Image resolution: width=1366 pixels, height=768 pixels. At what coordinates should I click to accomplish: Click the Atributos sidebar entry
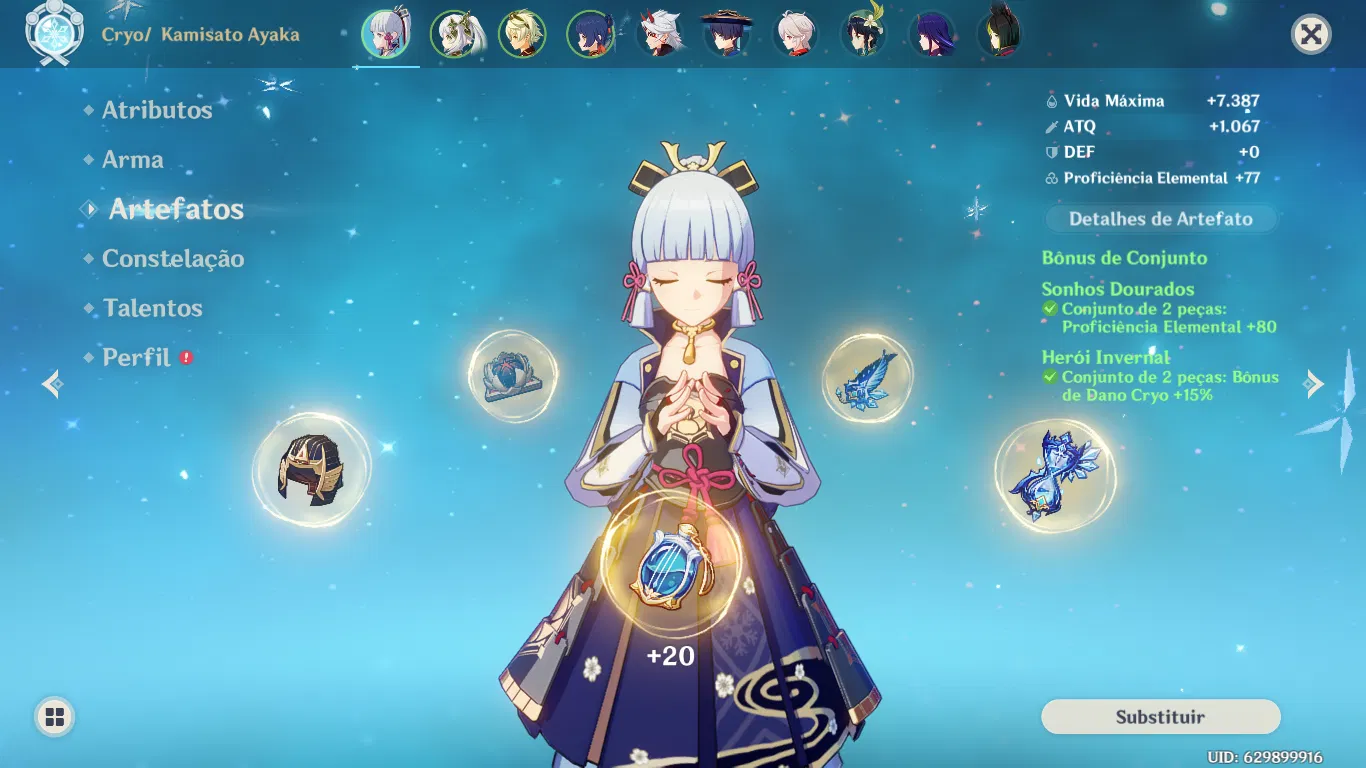coord(156,110)
